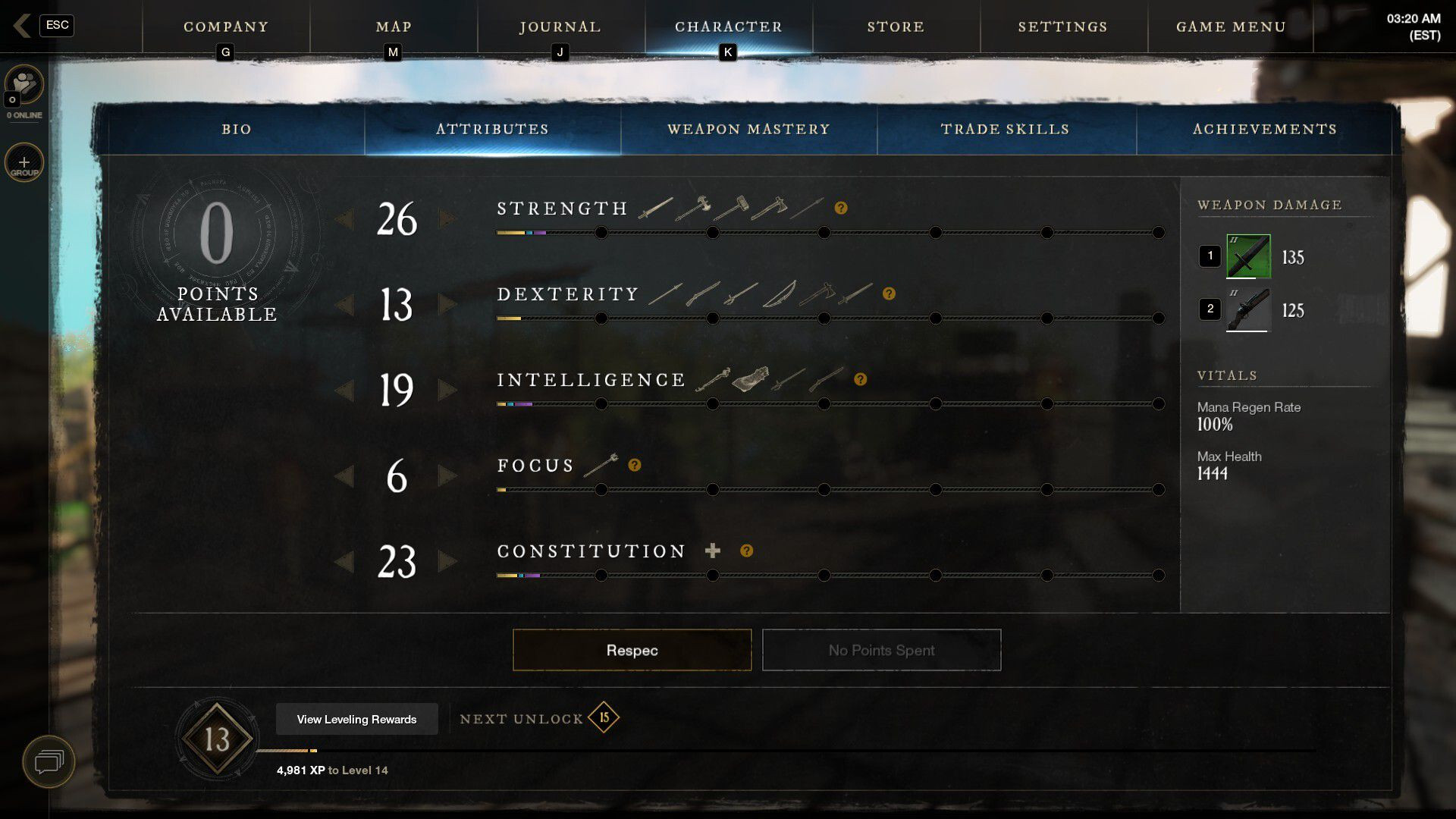View the Achievements tab
The image size is (1456, 819).
point(1264,130)
